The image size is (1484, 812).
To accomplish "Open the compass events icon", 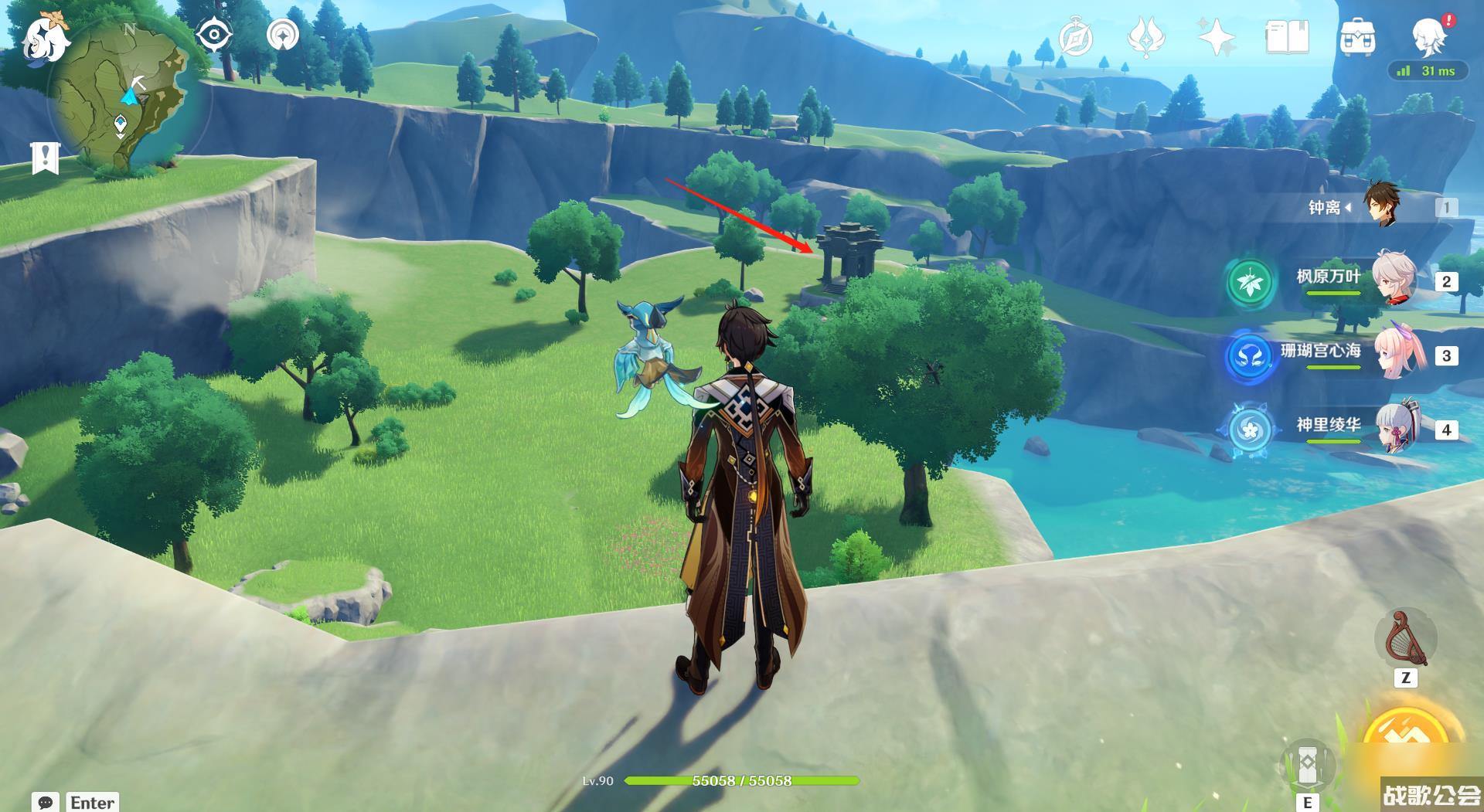I will click(x=1075, y=37).
